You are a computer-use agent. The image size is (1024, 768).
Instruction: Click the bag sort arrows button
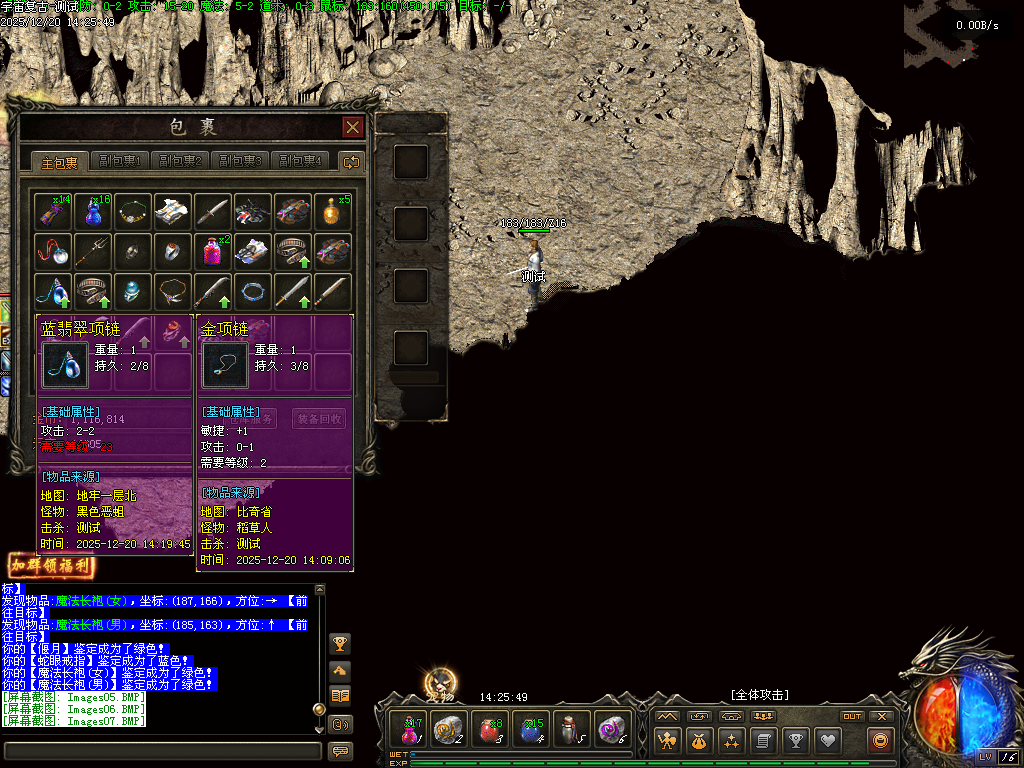351,161
